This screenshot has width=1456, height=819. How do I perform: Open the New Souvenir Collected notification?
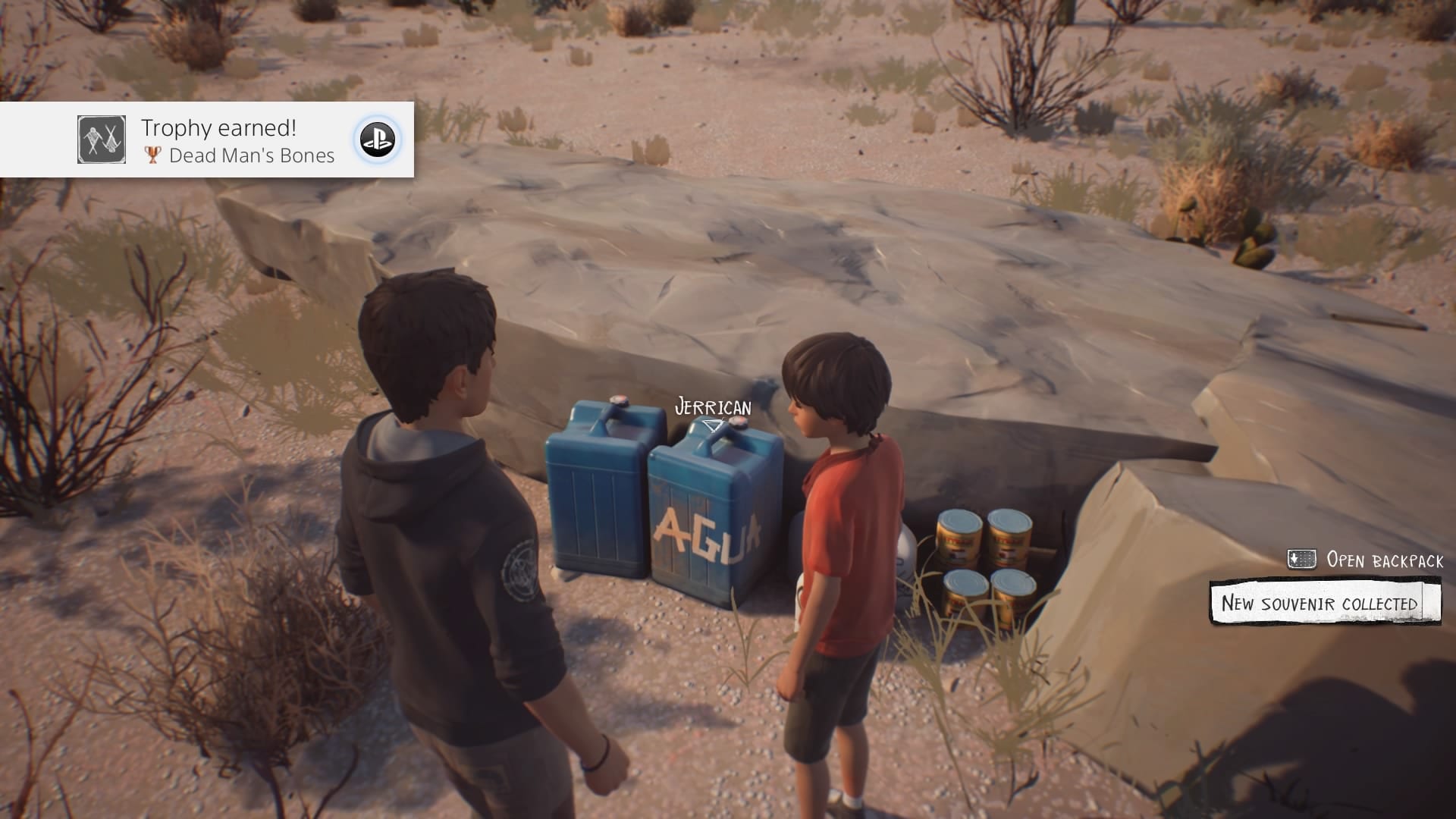[x=1323, y=603]
